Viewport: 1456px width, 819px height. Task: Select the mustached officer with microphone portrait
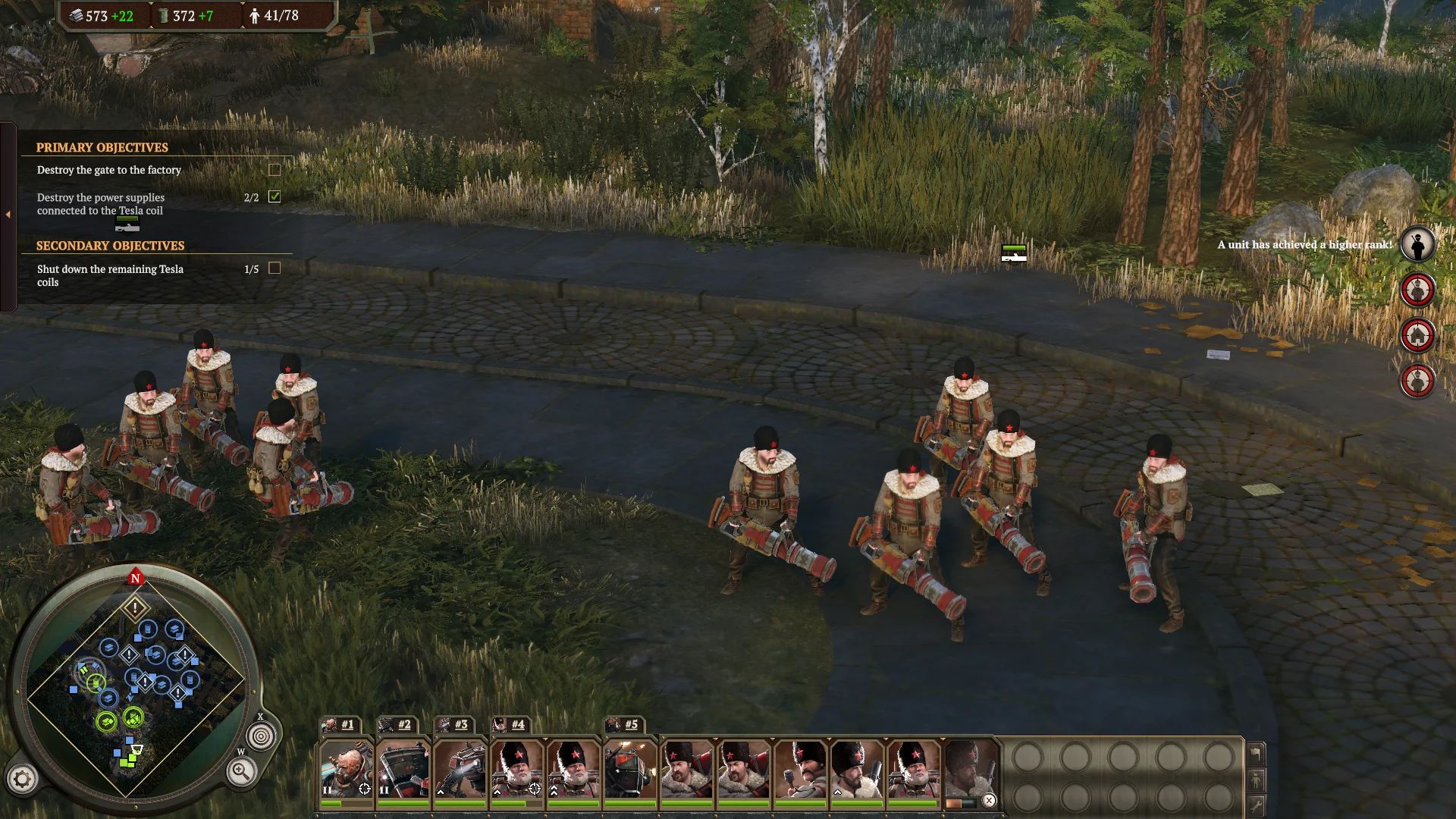[x=800, y=768]
